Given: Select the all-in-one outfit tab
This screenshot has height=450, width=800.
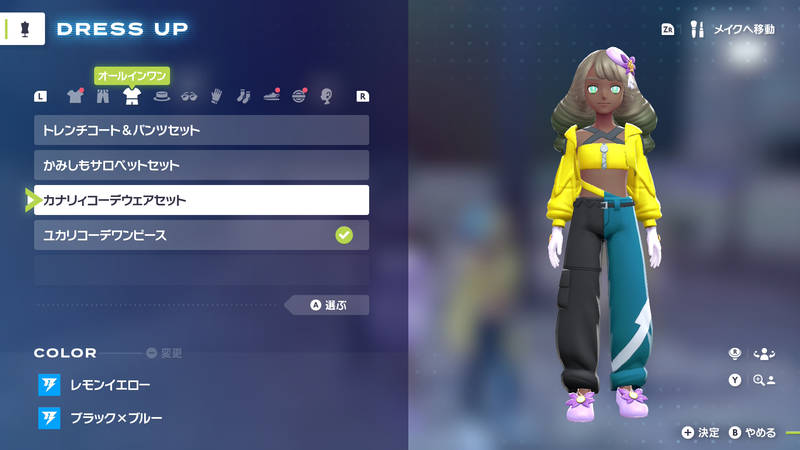Looking at the screenshot, I should click(x=131, y=97).
